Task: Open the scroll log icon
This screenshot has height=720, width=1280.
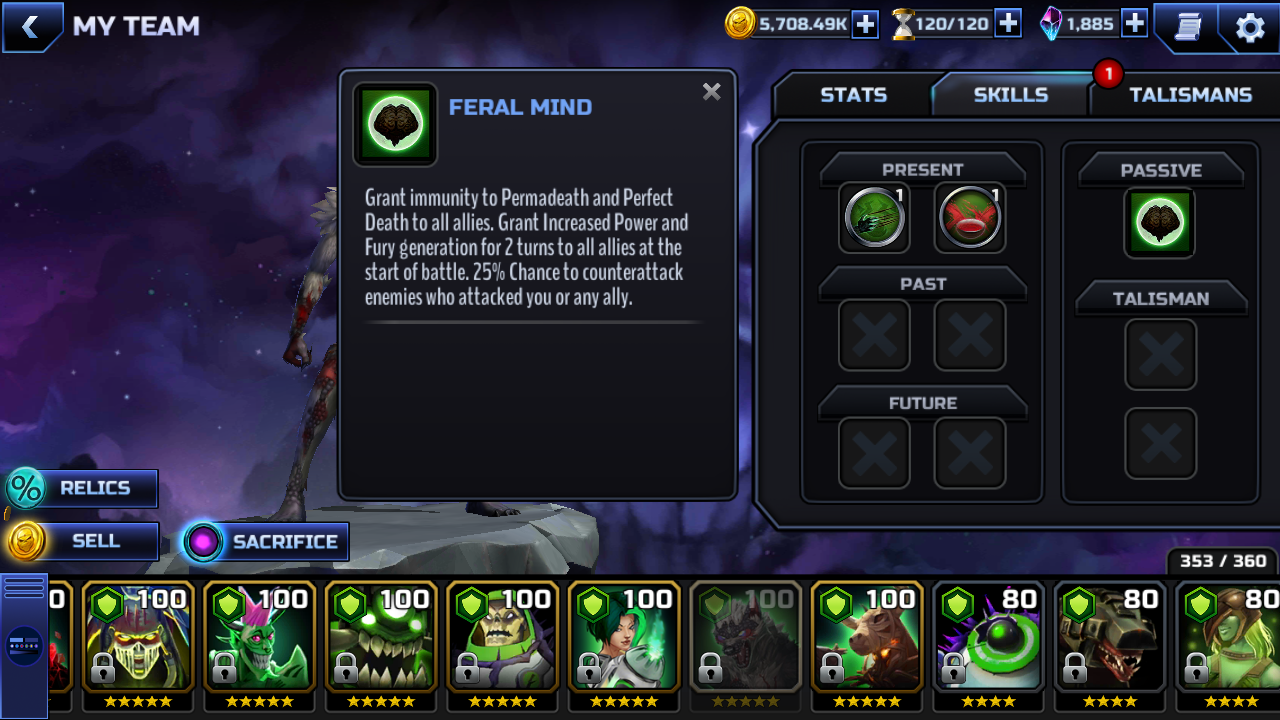Action: coord(1187,27)
